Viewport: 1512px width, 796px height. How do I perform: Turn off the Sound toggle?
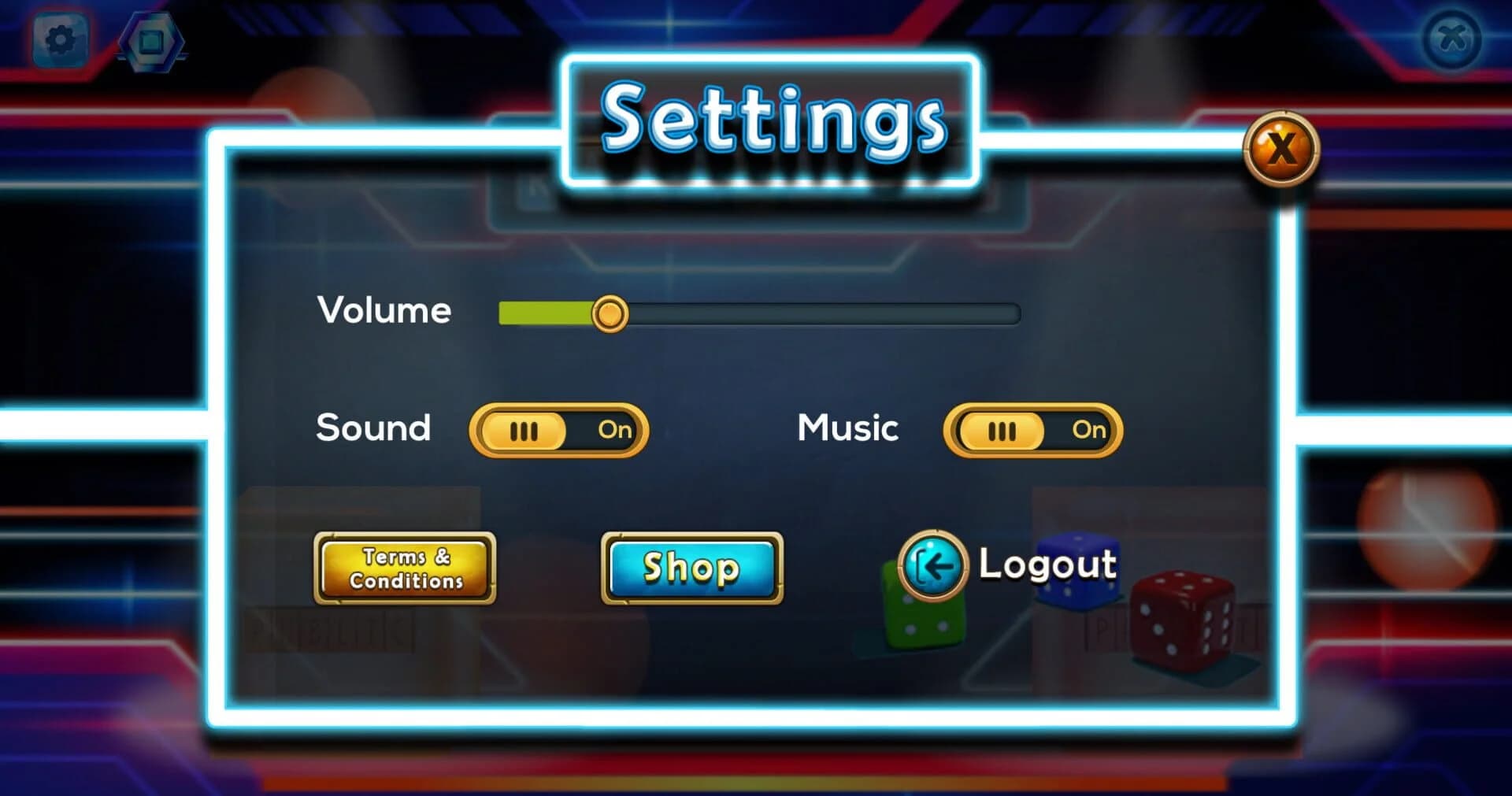click(x=559, y=430)
